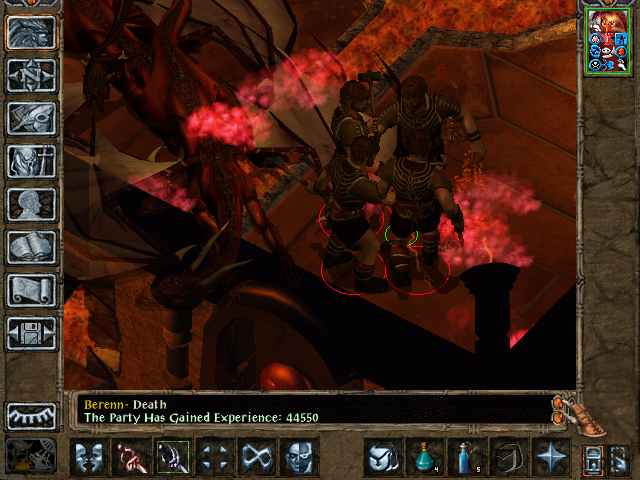The height and width of the screenshot is (480, 640).
Task: Use the blue bottle quick item
Action: [467, 457]
